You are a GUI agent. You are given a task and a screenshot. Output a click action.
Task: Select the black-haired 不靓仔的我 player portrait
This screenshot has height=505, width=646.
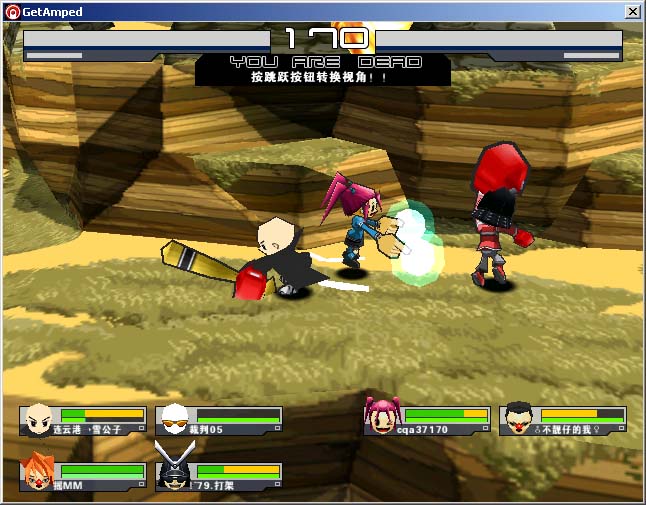(517, 418)
